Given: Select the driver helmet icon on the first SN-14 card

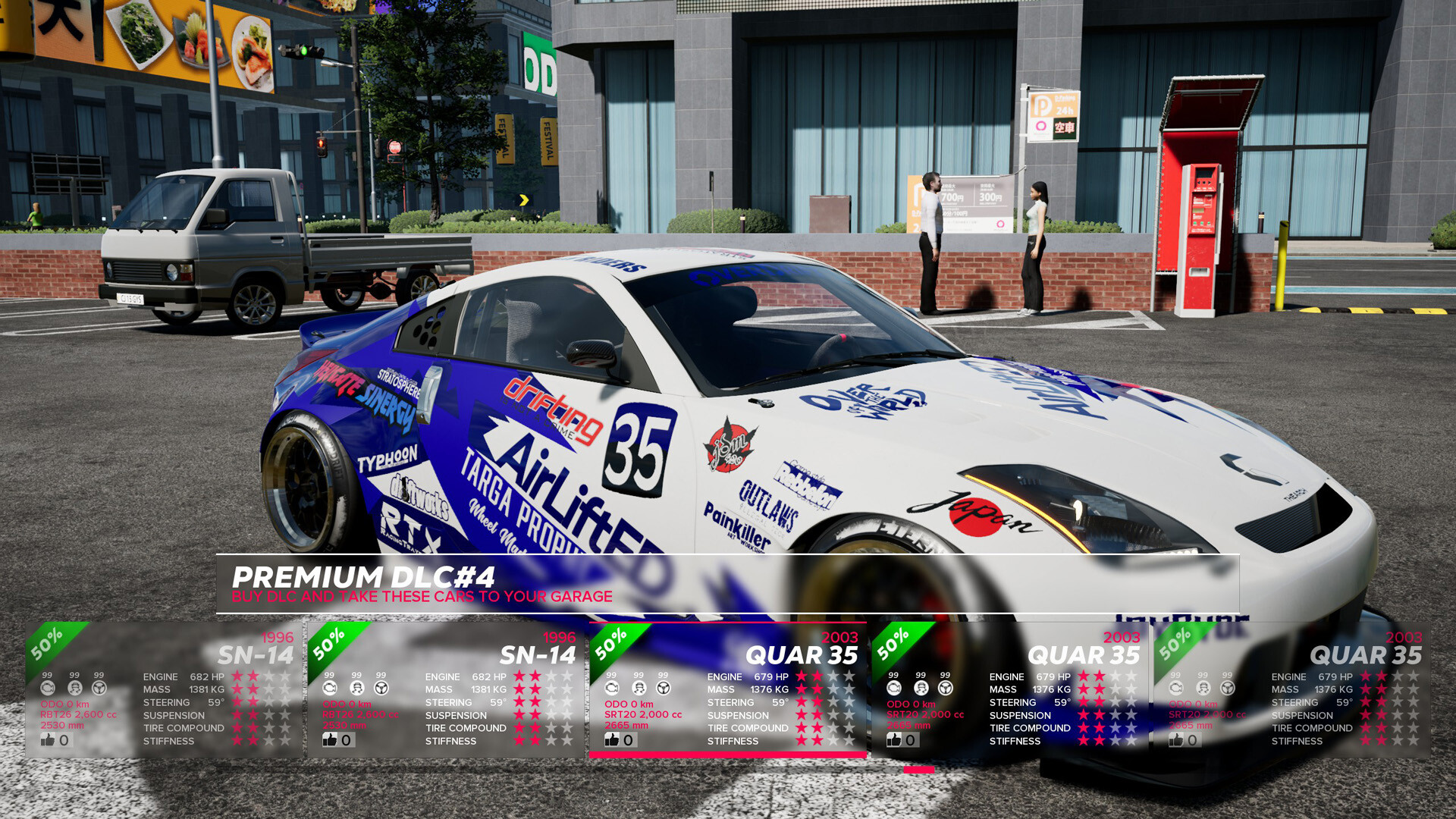Looking at the screenshot, I should coord(74,689).
